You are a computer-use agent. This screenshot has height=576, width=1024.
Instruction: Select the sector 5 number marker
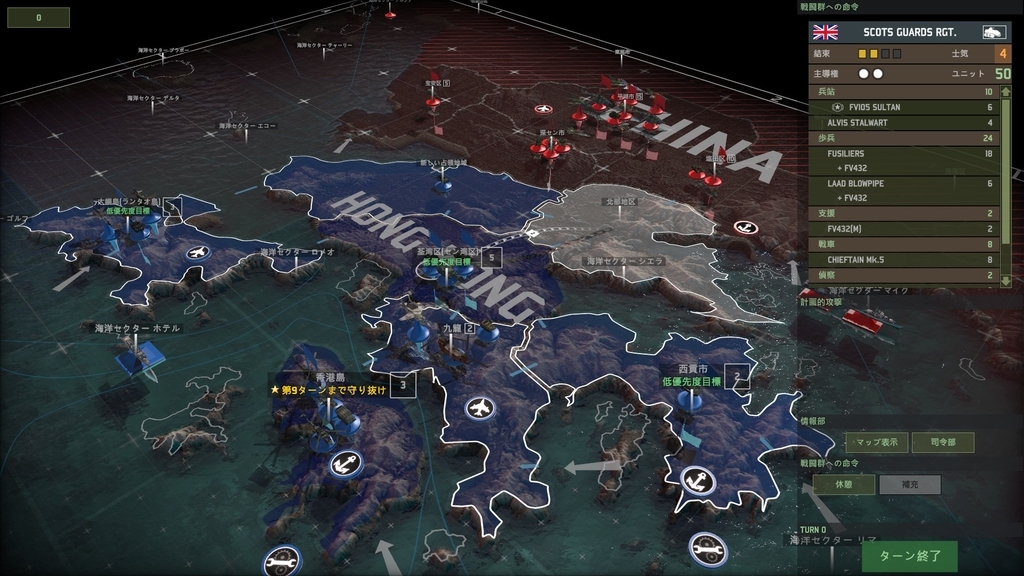[x=490, y=257]
